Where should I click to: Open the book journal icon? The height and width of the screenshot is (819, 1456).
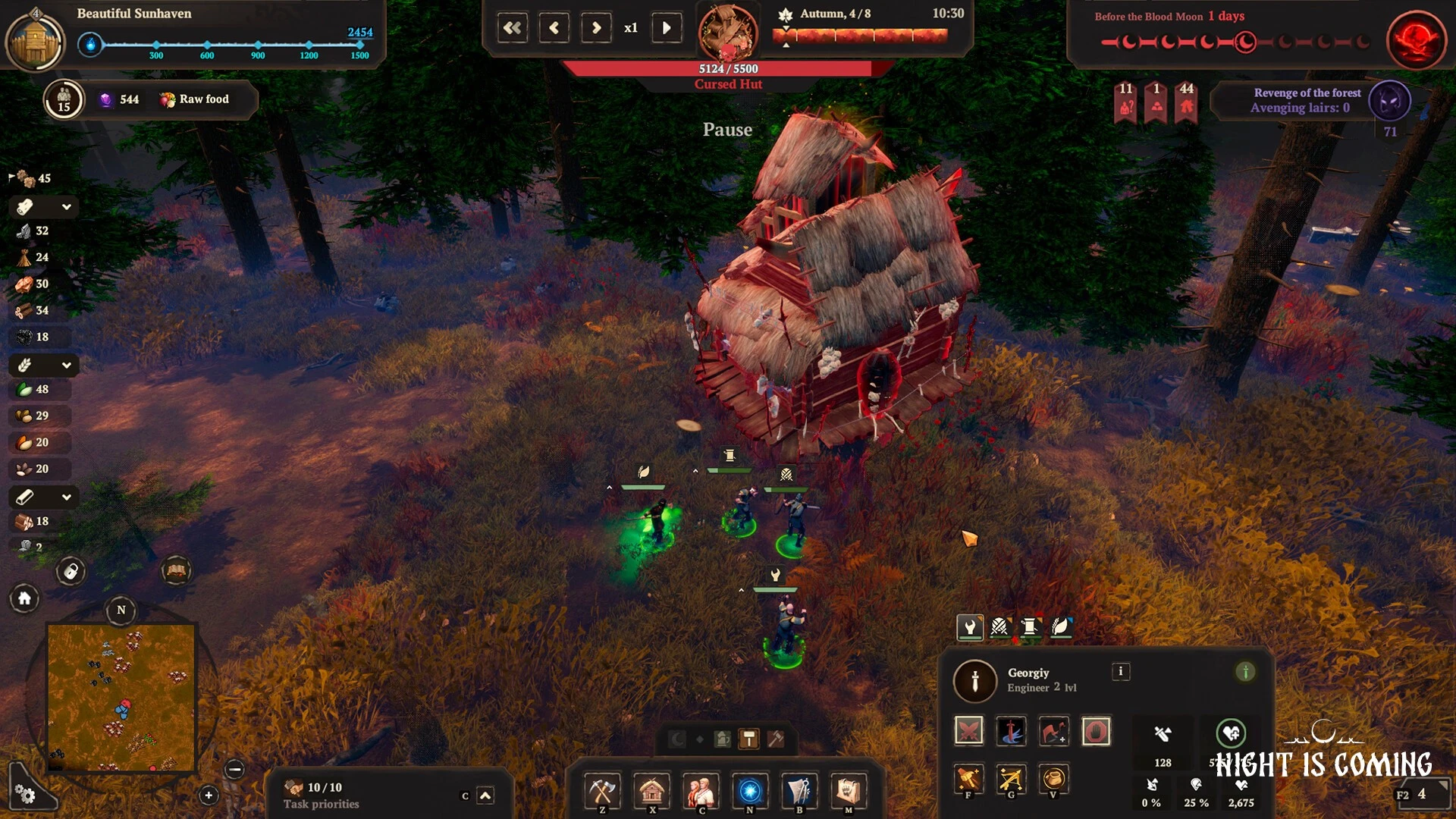[x=176, y=571]
